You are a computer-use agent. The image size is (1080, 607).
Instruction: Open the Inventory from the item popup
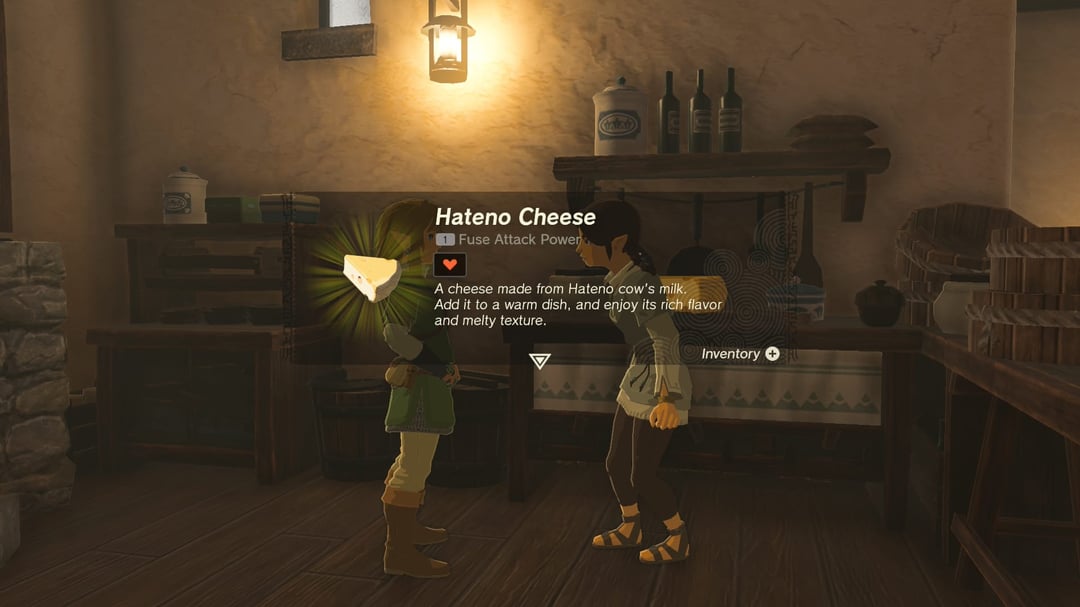(740, 354)
